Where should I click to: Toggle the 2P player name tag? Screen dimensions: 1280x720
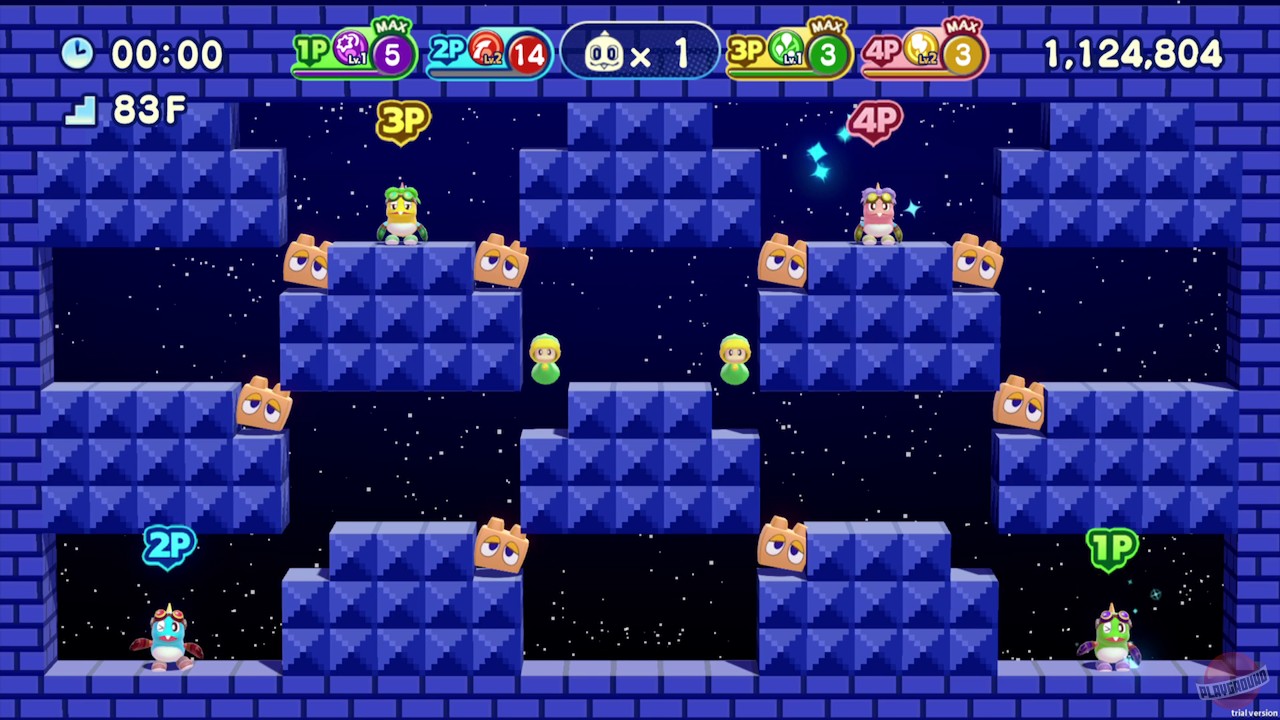tap(168, 545)
